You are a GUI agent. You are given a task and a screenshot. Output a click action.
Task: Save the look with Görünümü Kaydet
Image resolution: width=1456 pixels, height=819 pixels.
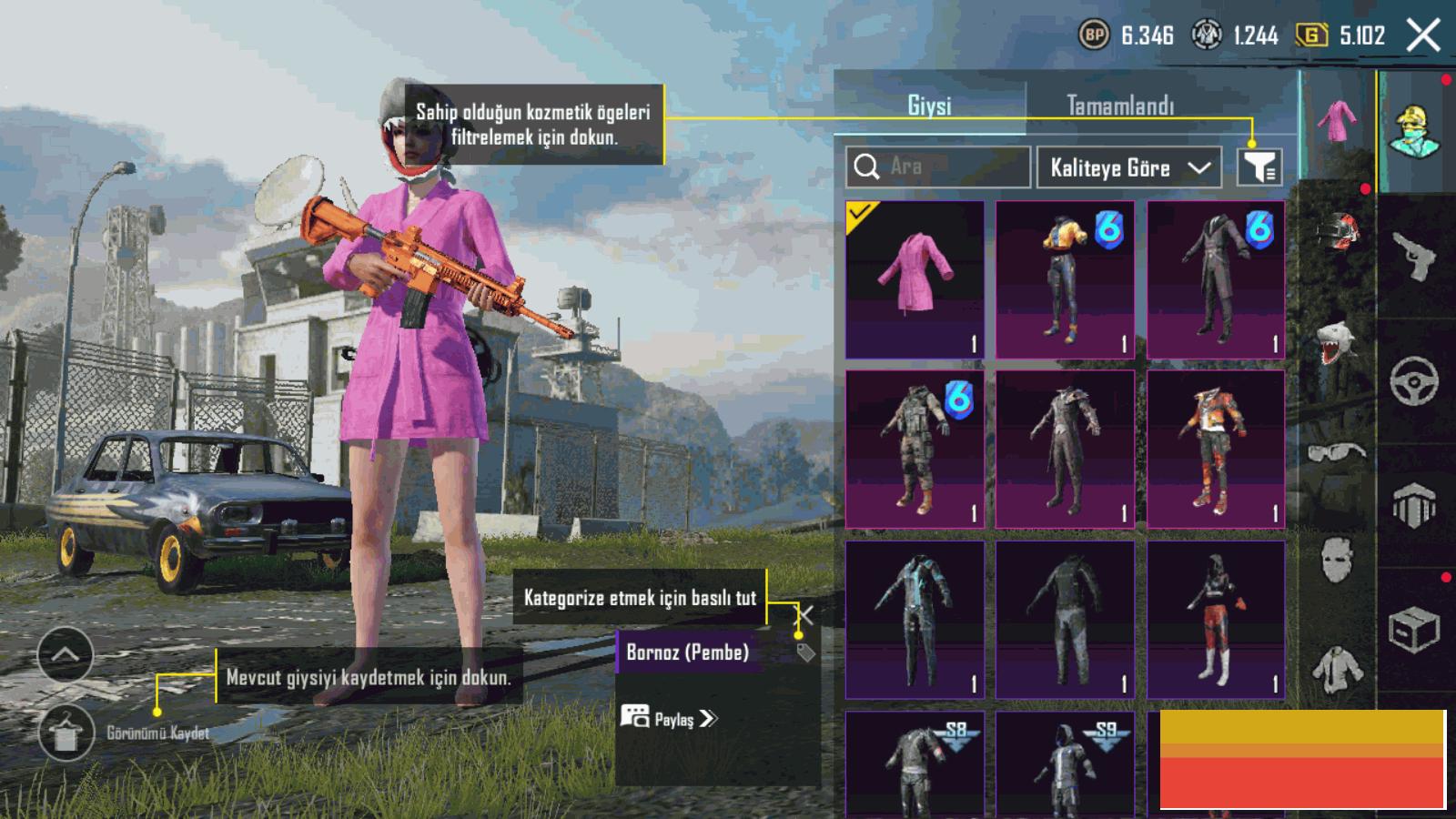(x=66, y=733)
